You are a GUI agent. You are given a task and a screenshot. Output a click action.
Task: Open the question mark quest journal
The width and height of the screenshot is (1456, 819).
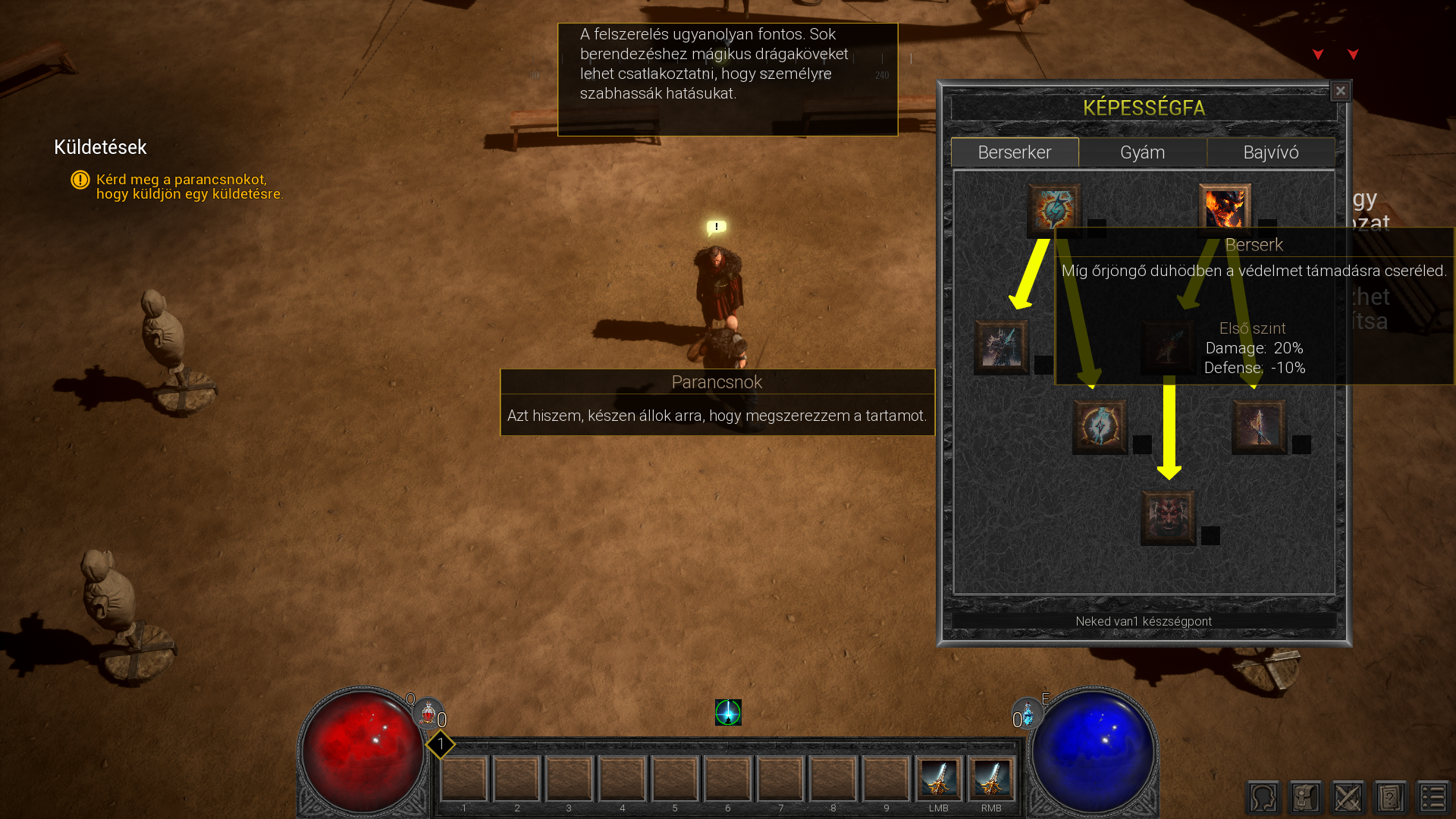pyautogui.click(x=1391, y=798)
